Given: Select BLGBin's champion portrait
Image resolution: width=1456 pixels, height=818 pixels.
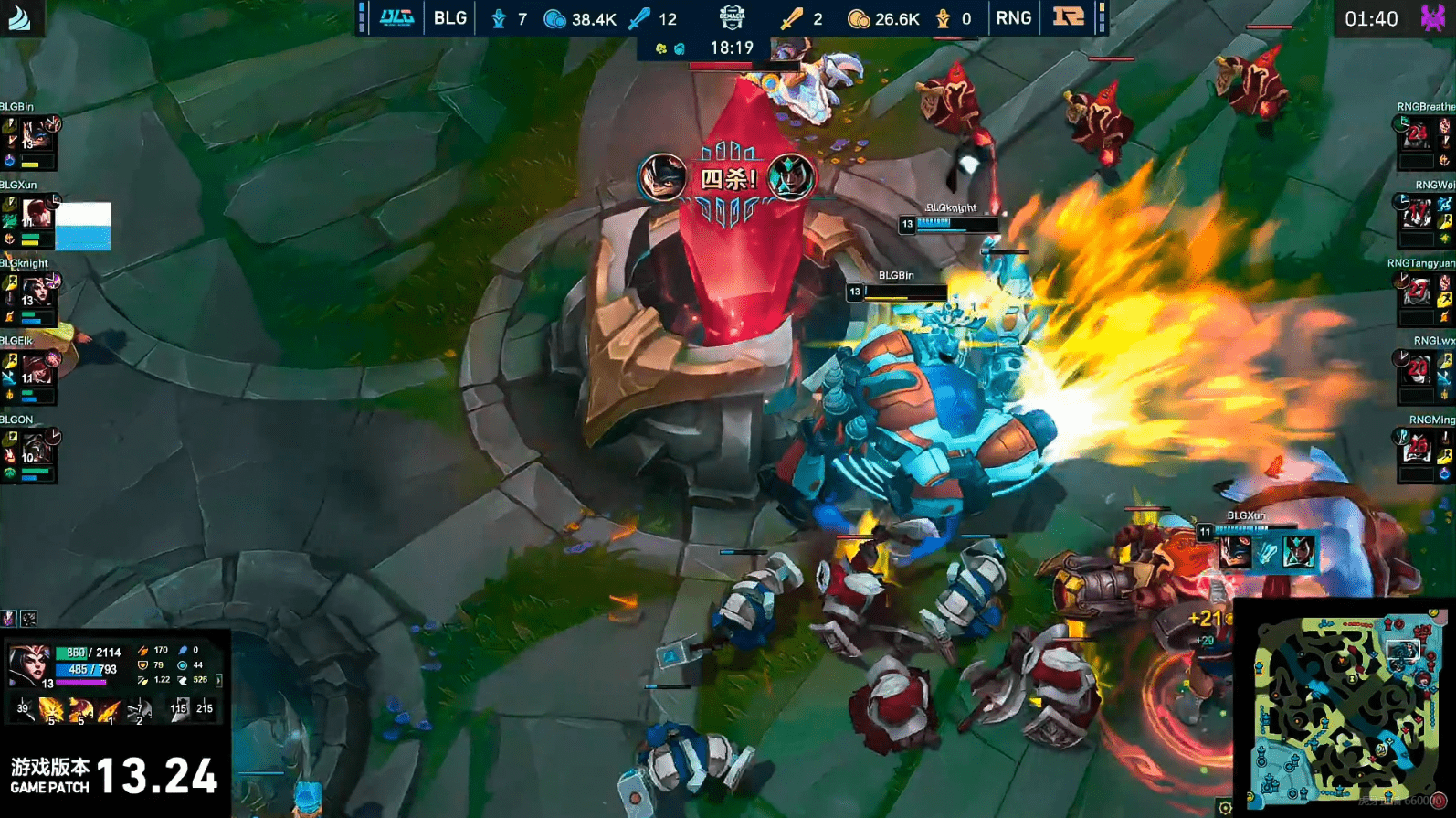Looking at the screenshot, I should tap(37, 135).
